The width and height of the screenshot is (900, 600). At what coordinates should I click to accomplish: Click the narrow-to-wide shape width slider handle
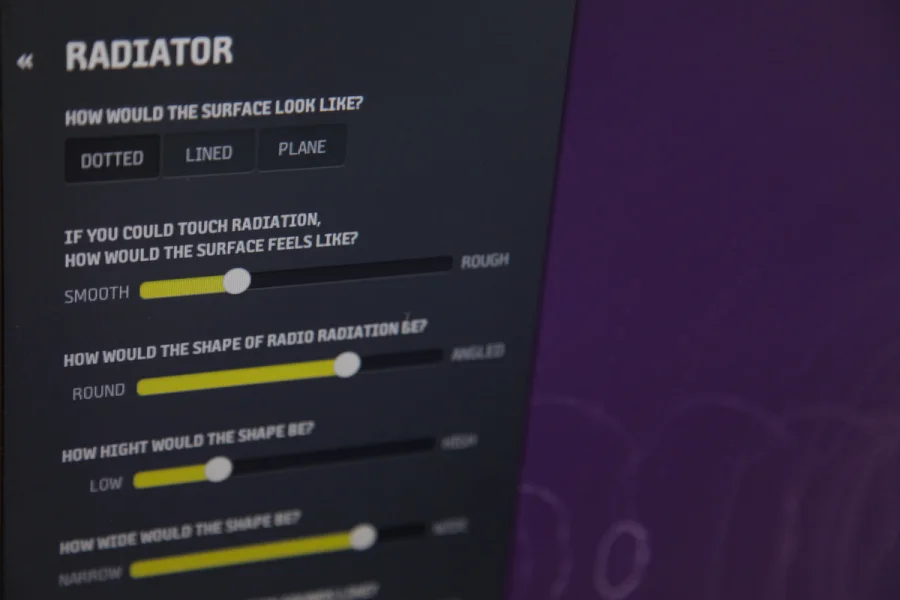[363, 537]
